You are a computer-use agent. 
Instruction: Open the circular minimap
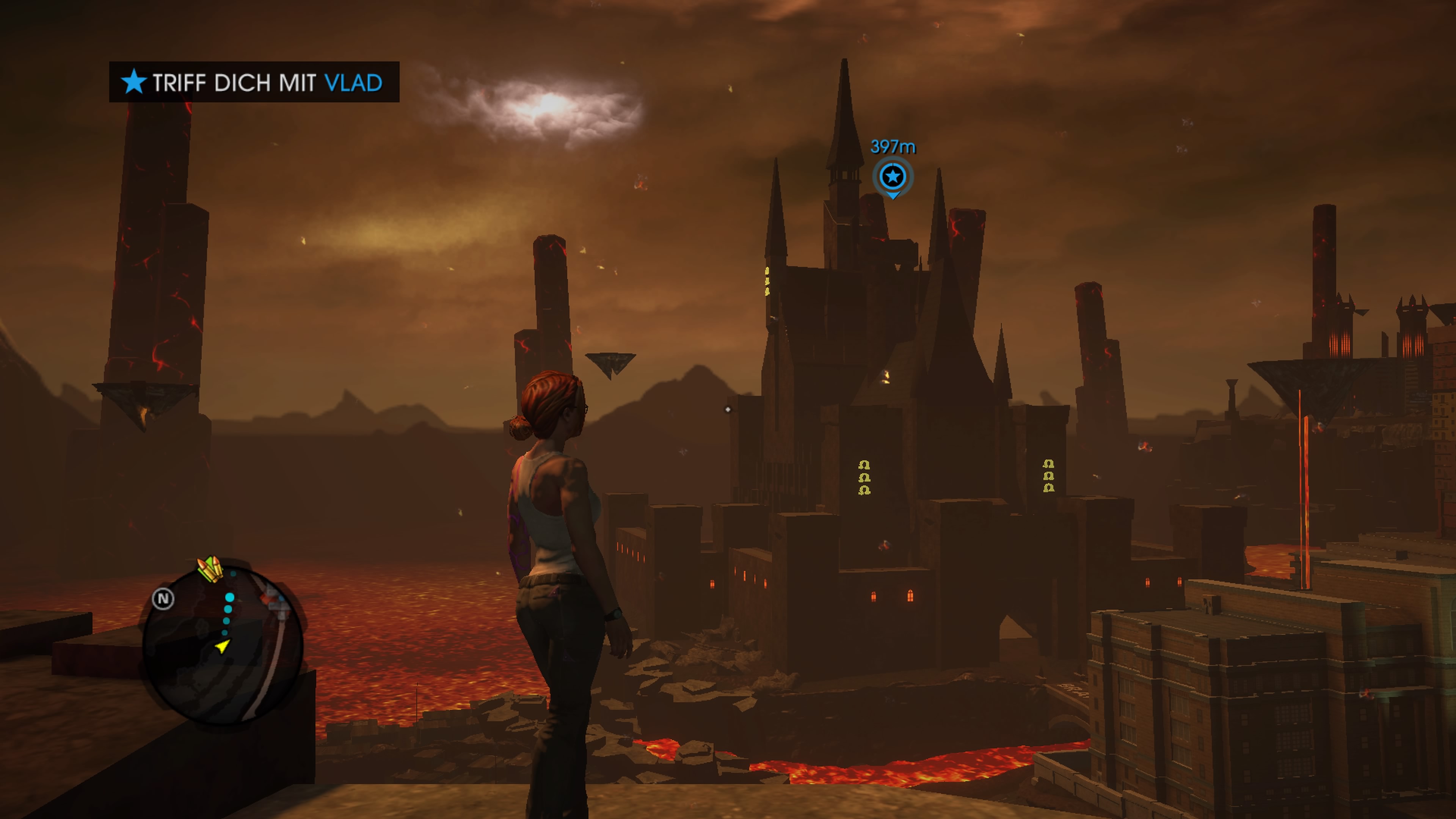(x=223, y=645)
